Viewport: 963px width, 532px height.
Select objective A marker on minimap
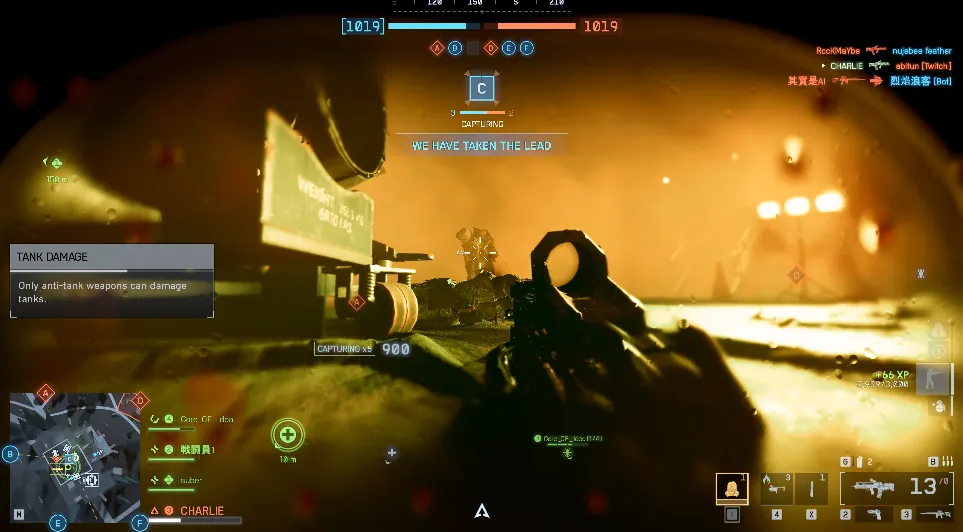point(45,392)
